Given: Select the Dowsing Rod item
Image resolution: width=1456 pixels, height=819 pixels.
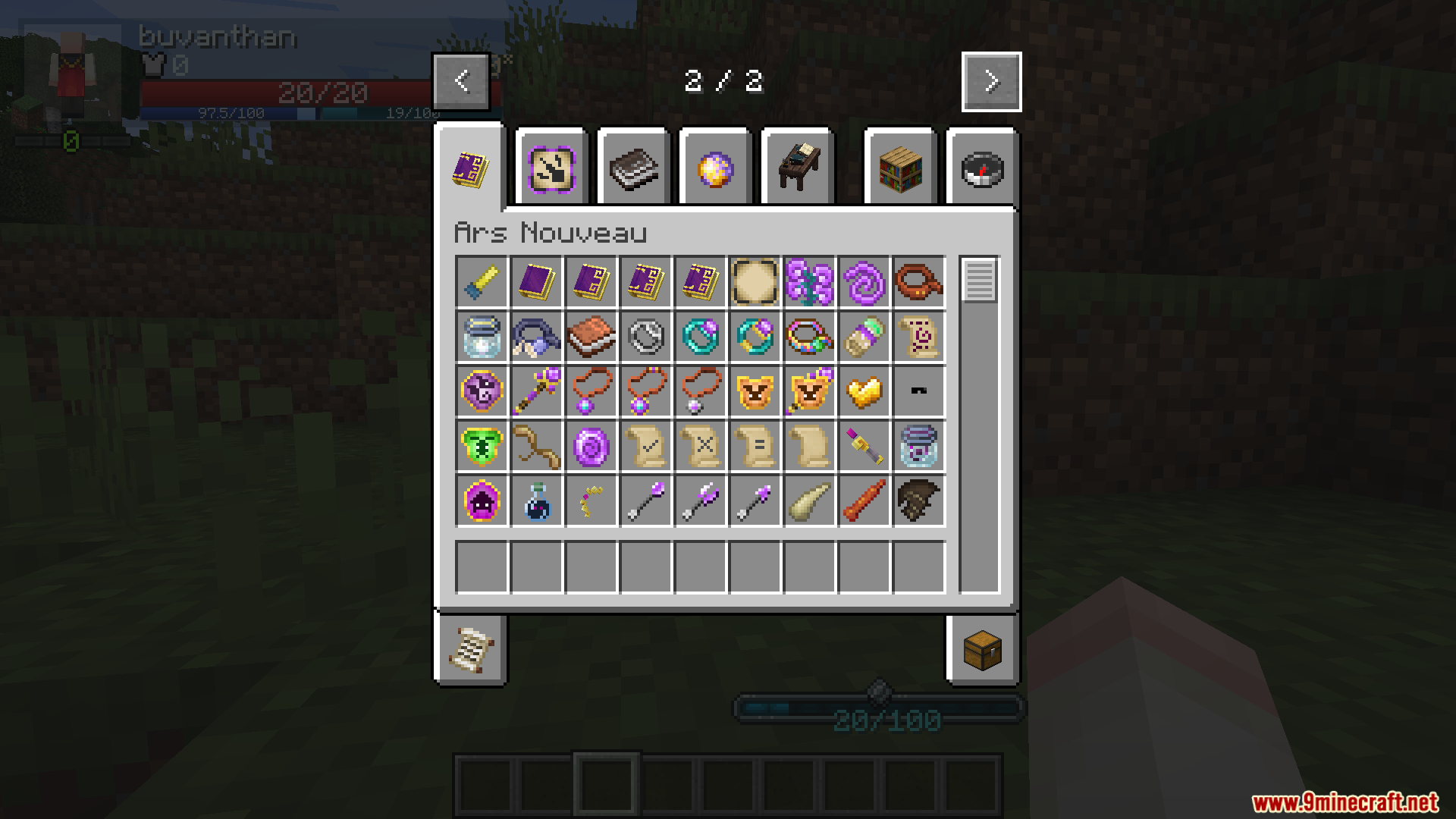Looking at the screenshot, I should tap(536, 446).
